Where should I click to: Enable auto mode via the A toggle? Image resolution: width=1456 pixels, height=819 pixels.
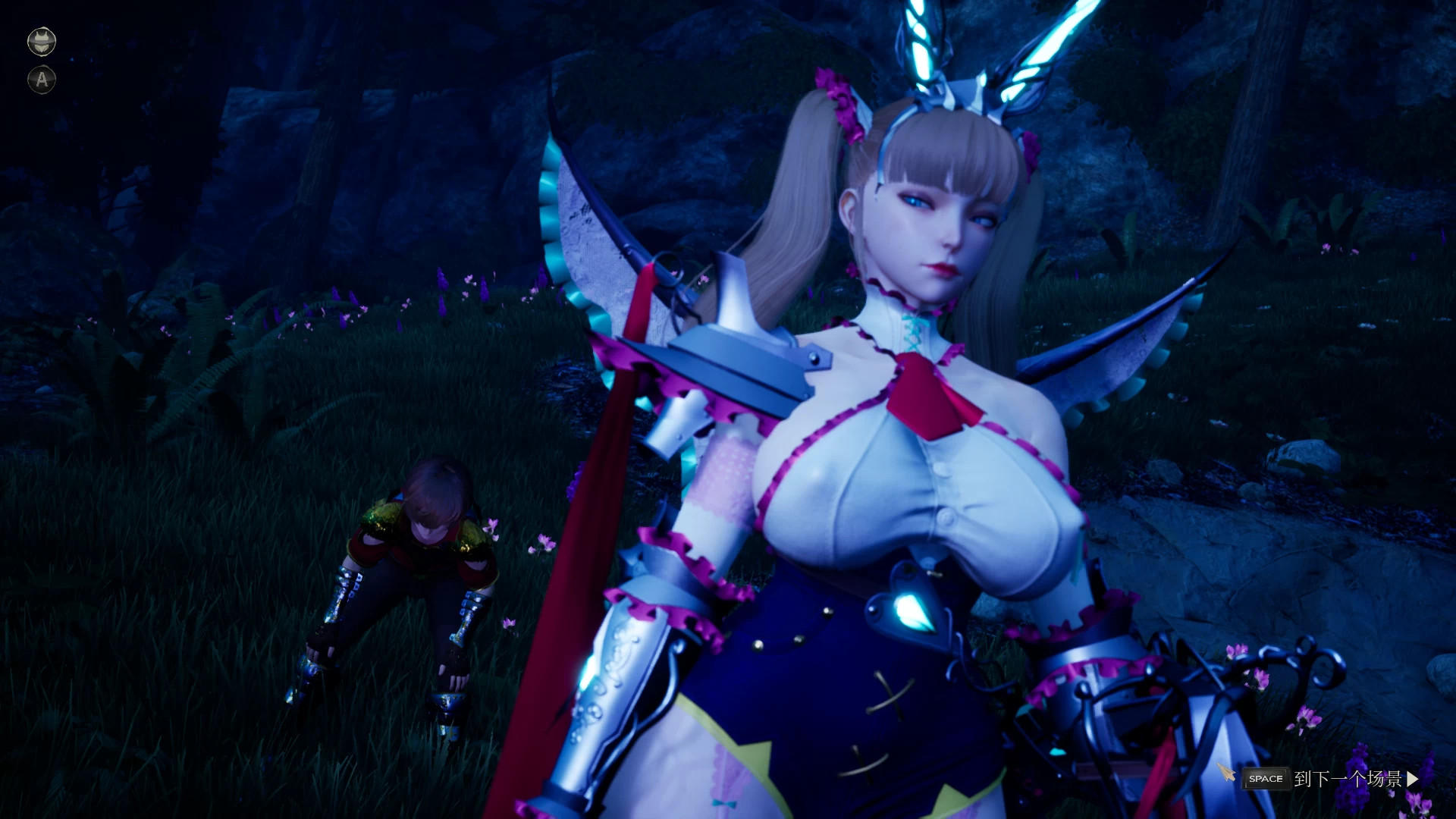coord(42,80)
